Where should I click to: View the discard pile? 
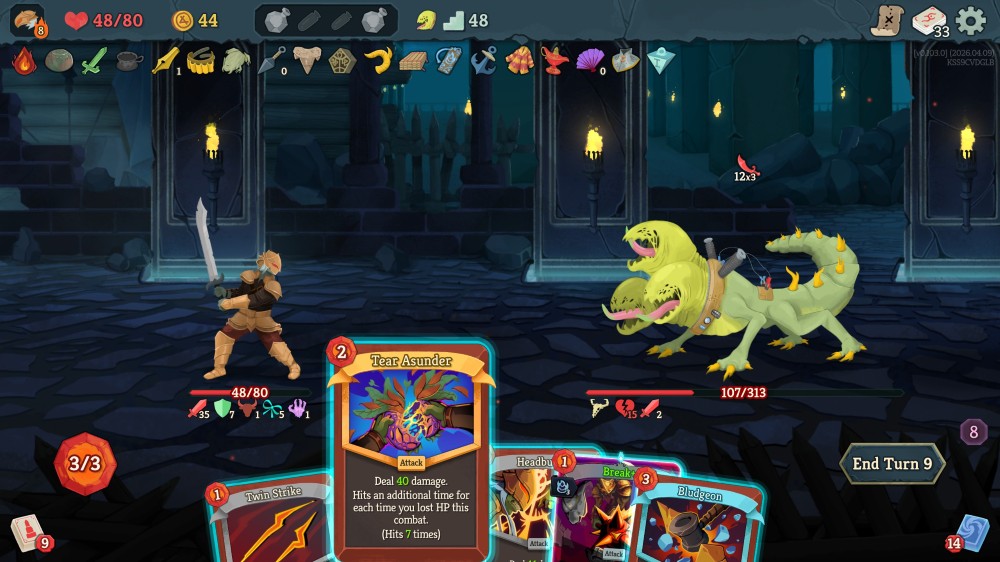coord(971,532)
